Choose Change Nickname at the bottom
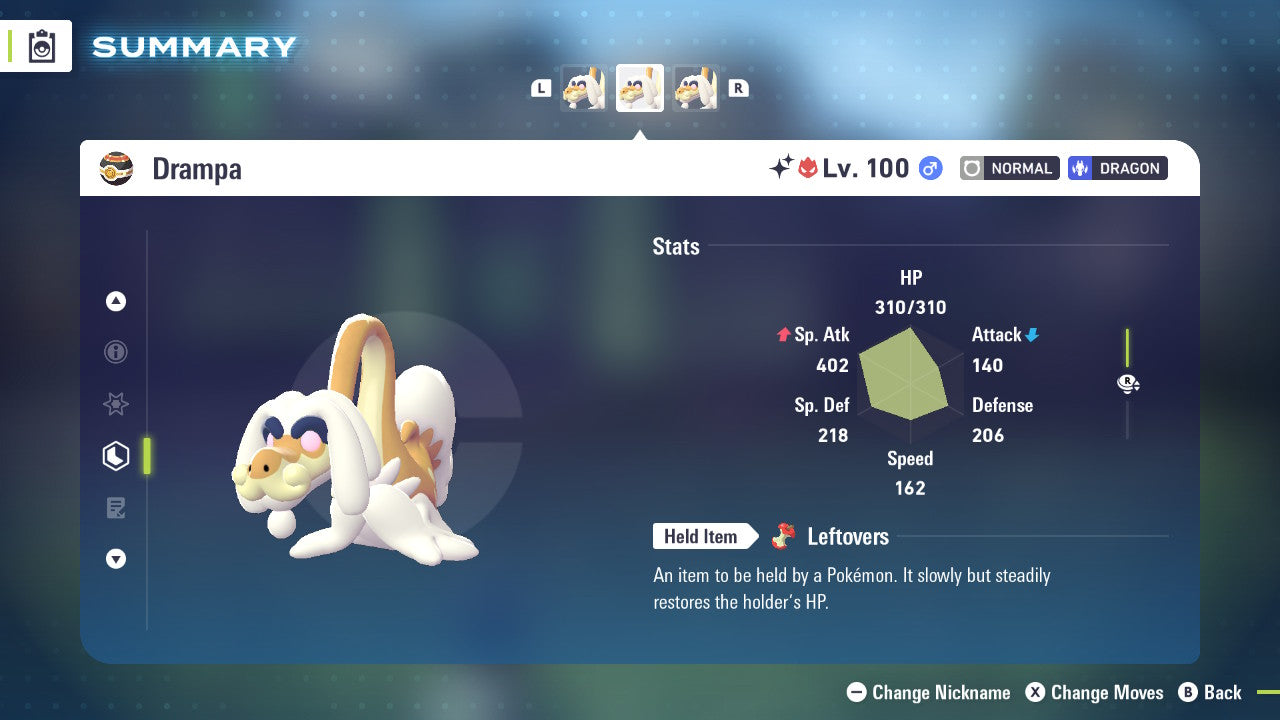 click(x=928, y=692)
